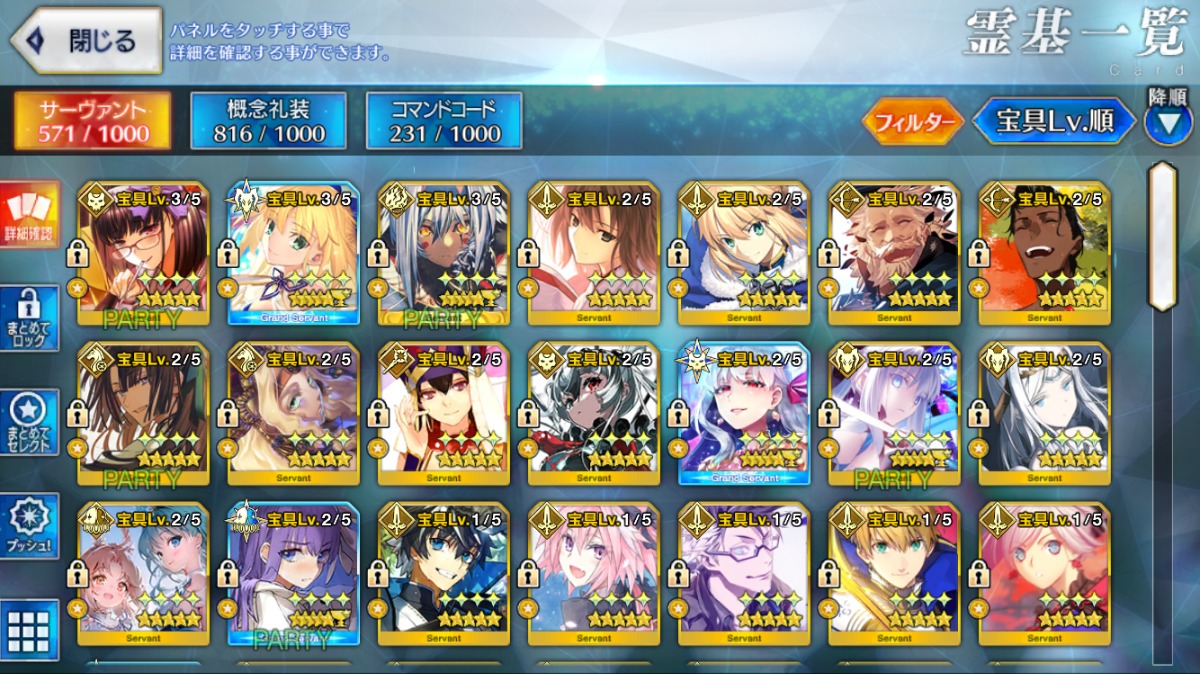This screenshot has height=674, width=1200.
Task: Open the プッシュ! push button
Action: pos(30,525)
